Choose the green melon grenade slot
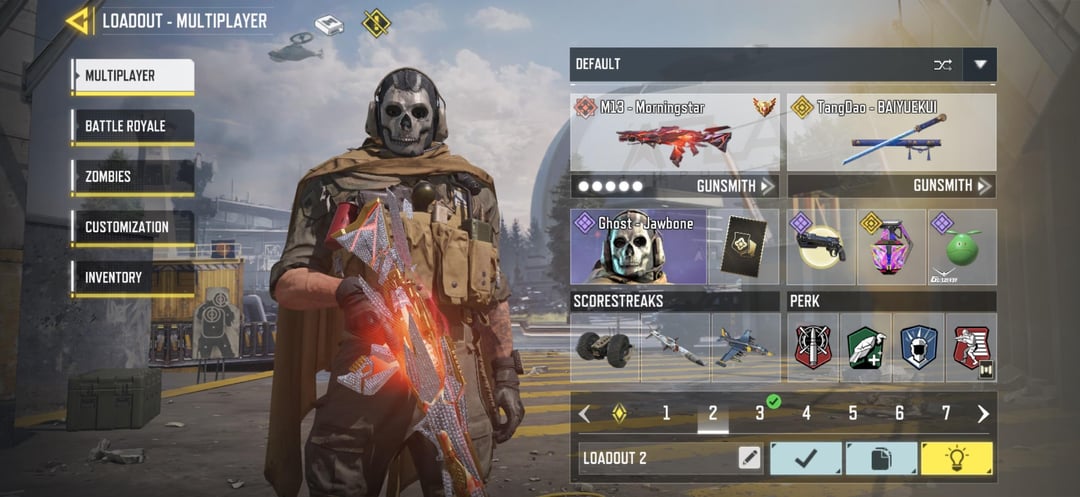1080x497 pixels. coord(962,246)
